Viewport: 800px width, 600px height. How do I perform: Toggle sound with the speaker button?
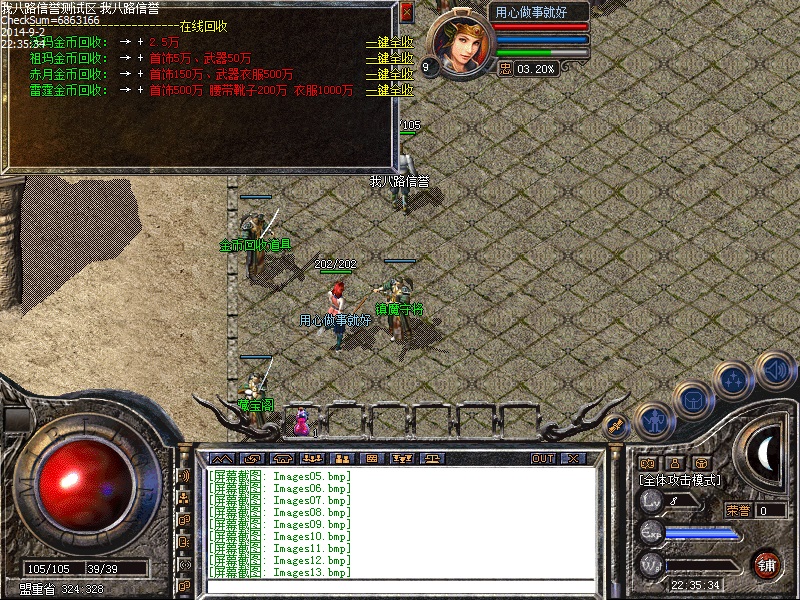pos(775,371)
